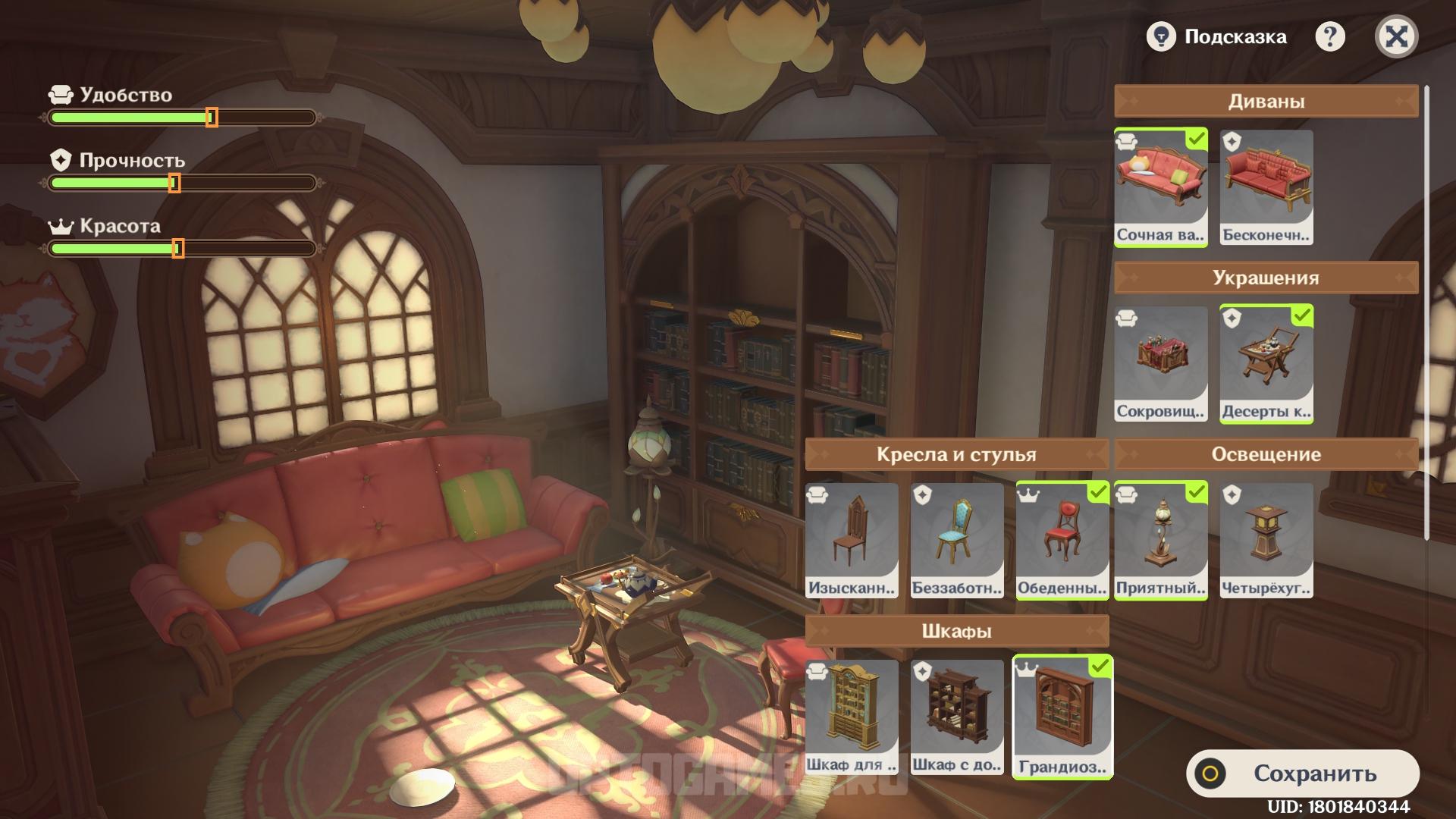The width and height of the screenshot is (1456, 819).
Task: Select the Десерты dessert cart decoration
Action: pyautogui.click(x=1266, y=363)
